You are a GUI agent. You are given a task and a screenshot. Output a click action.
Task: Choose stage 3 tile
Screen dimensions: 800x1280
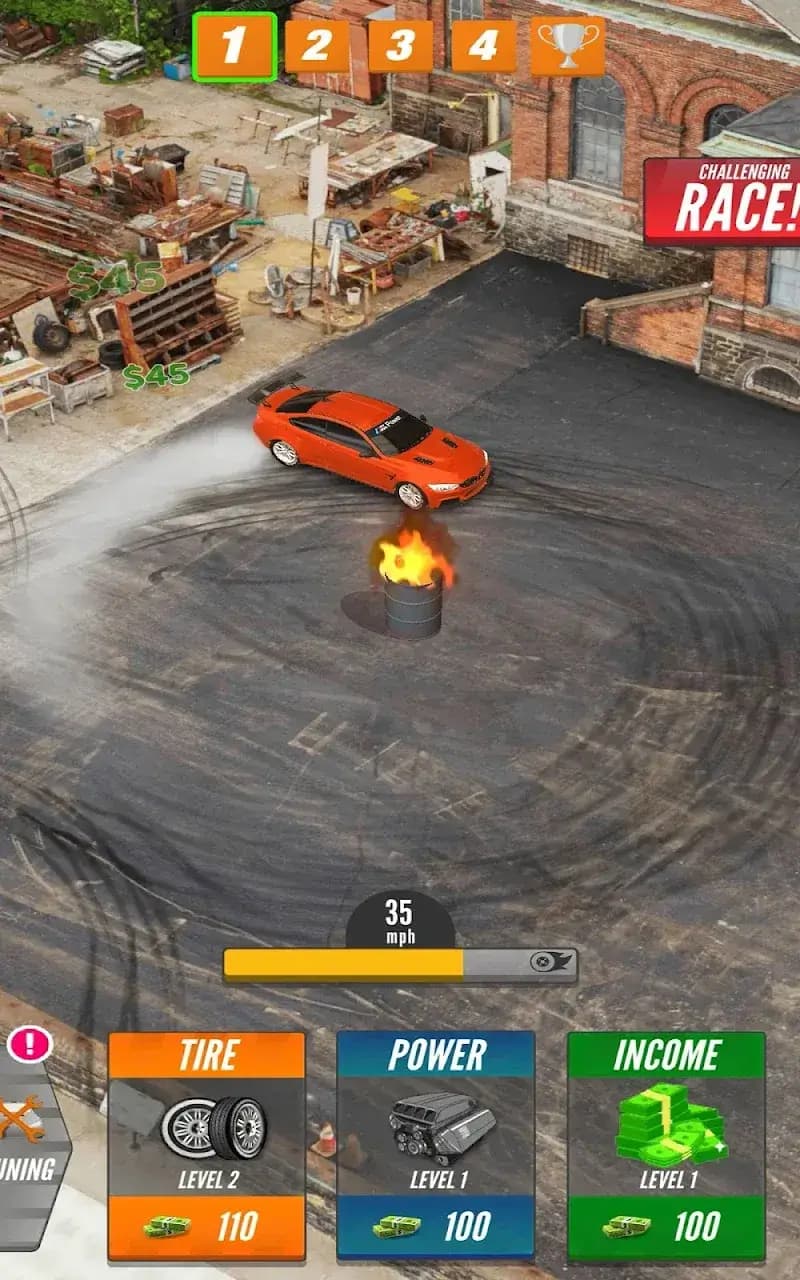(400, 46)
